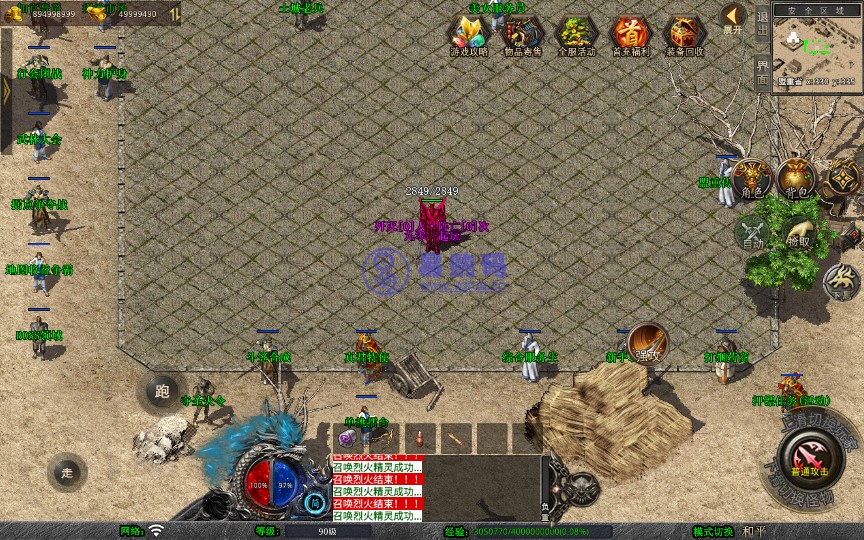
Task: Open the 游戏攻略 game guide icon
Action: (468, 34)
